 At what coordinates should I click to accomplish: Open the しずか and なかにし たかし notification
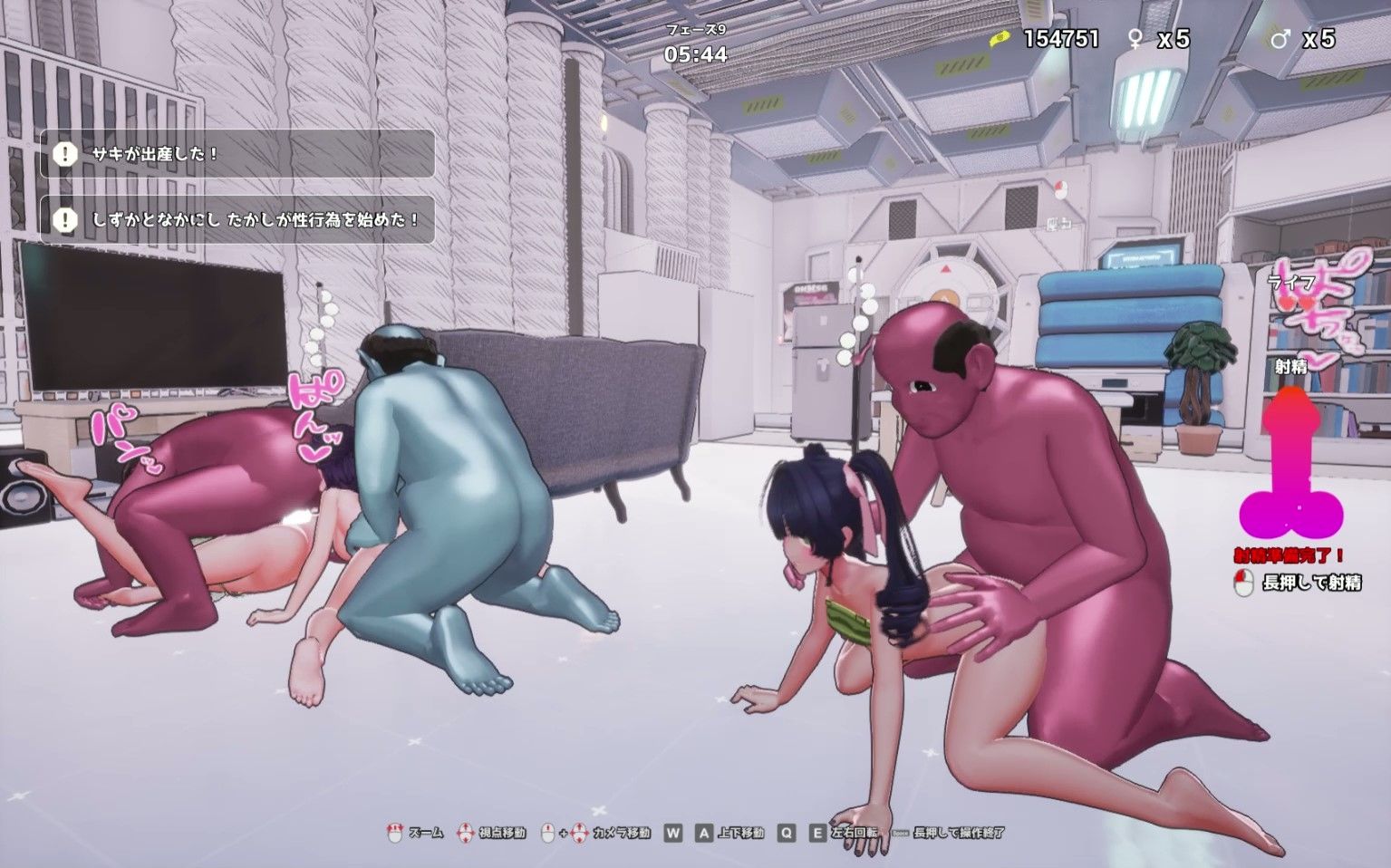click(x=237, y=219)
